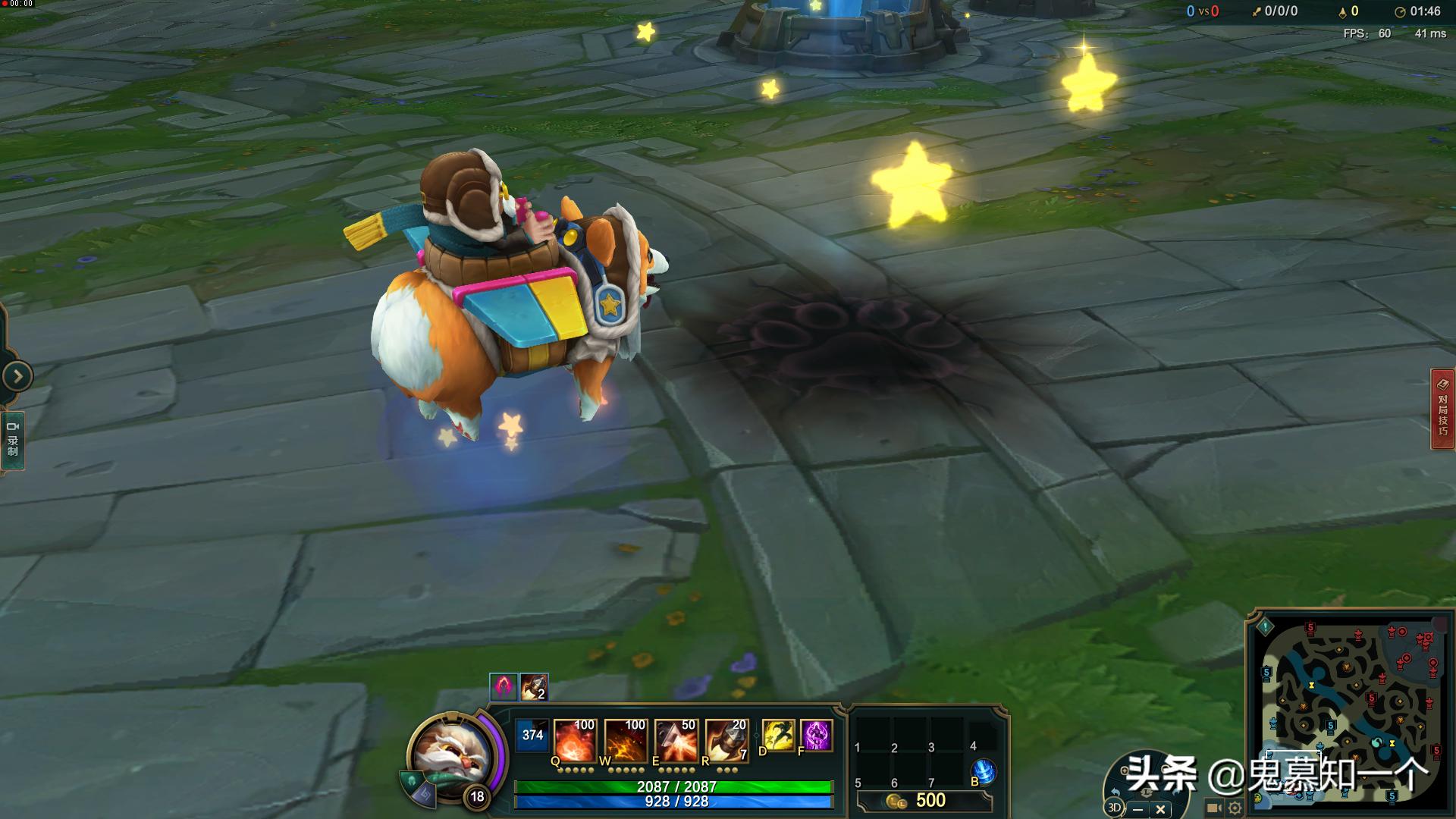Click the blue passive ability icon showing 374

coord(532,736)
